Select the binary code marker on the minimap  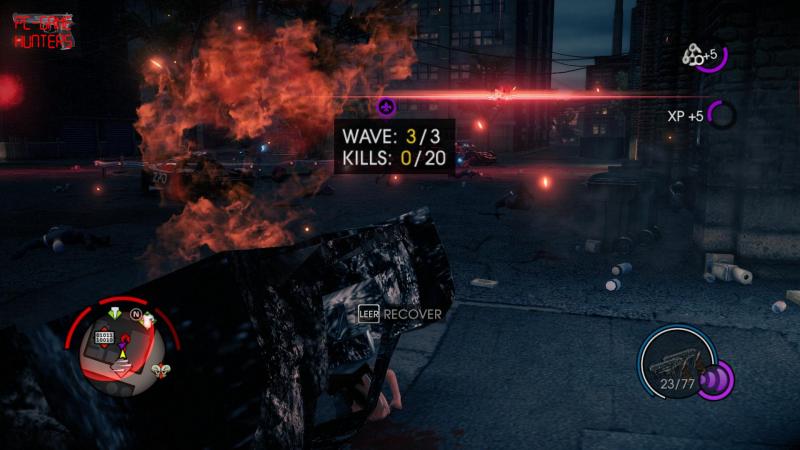point(104,339)
